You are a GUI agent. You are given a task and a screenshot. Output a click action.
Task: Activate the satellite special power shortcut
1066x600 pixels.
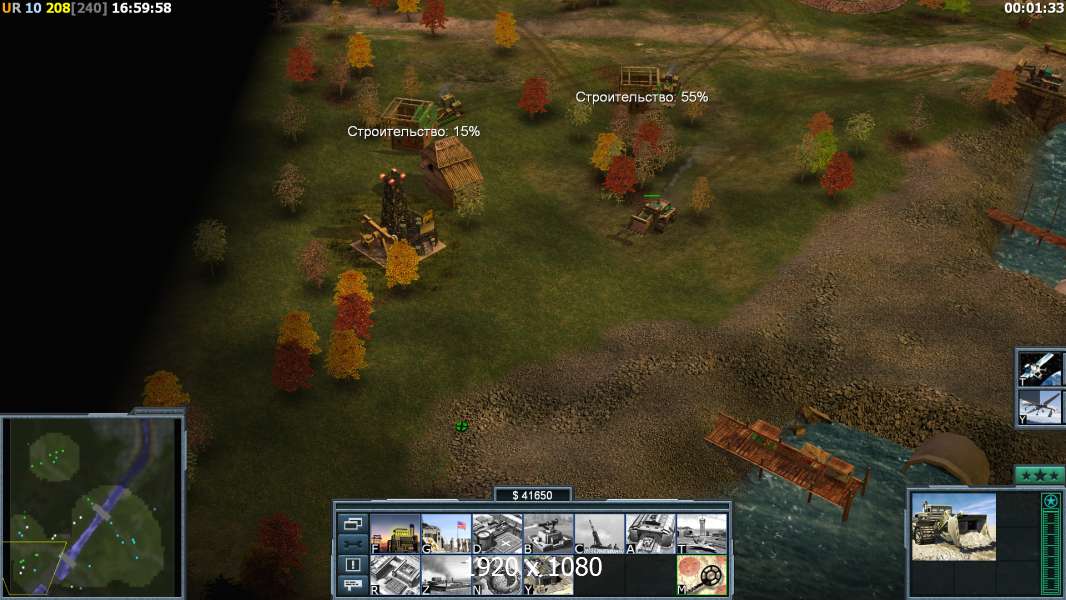[x=1040, y=368]
